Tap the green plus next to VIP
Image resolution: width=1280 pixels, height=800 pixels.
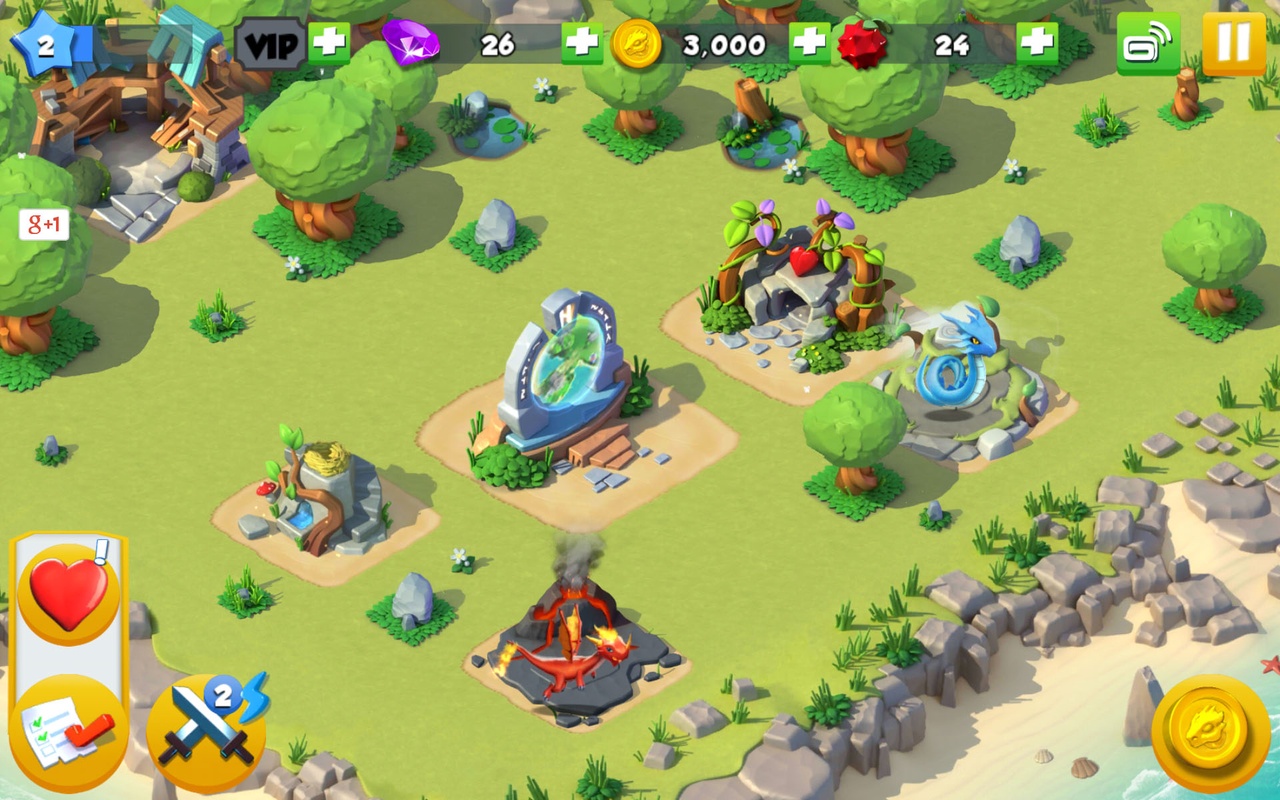tap(328, 44)
